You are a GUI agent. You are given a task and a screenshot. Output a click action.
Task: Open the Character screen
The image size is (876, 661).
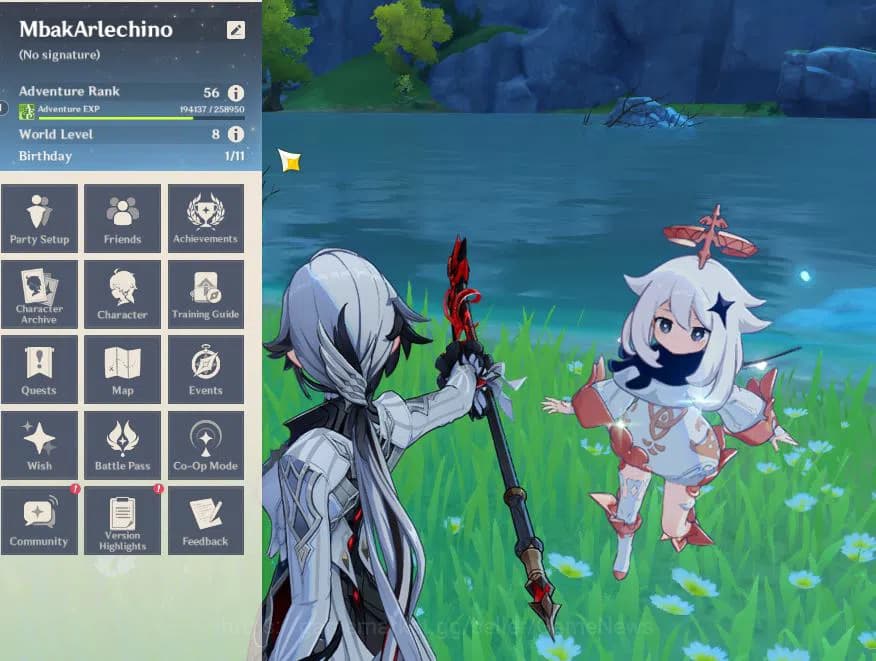point(122,294)
